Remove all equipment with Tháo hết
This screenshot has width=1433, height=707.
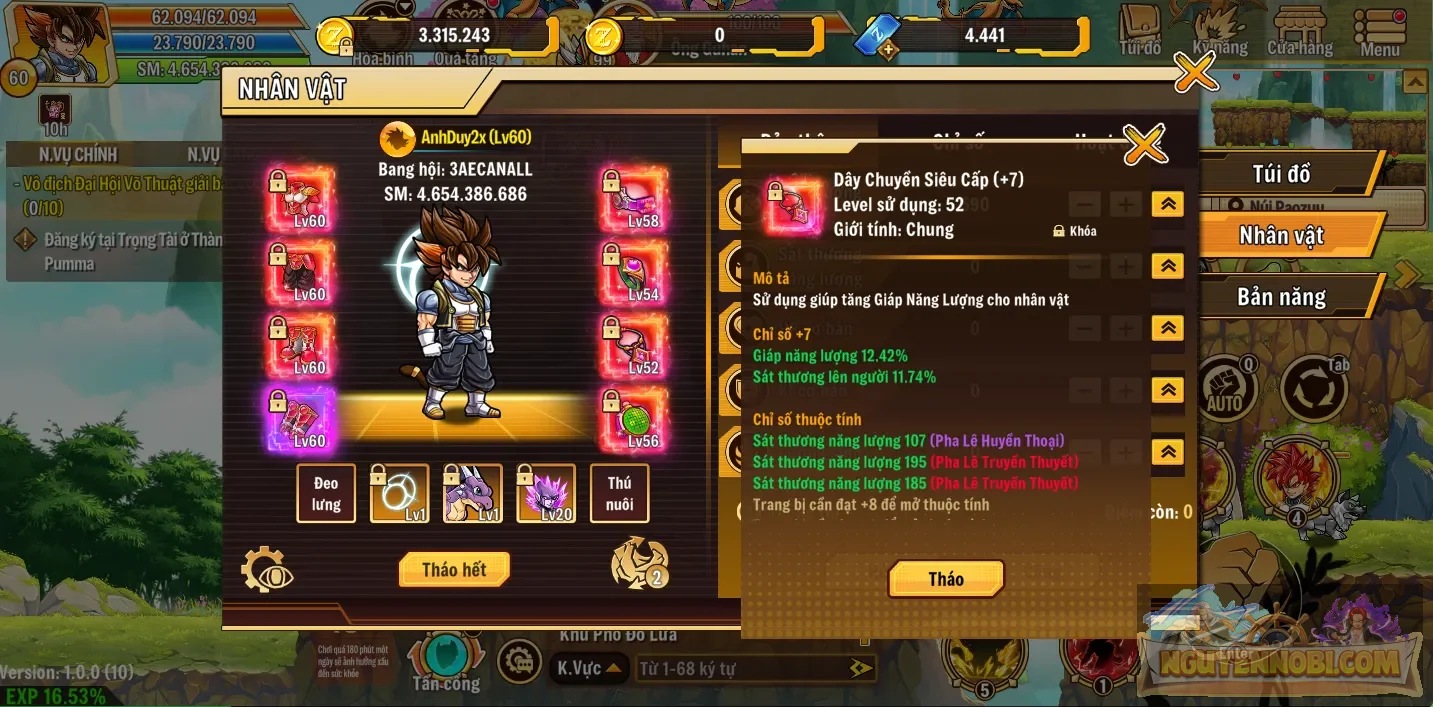pos(454,570)
